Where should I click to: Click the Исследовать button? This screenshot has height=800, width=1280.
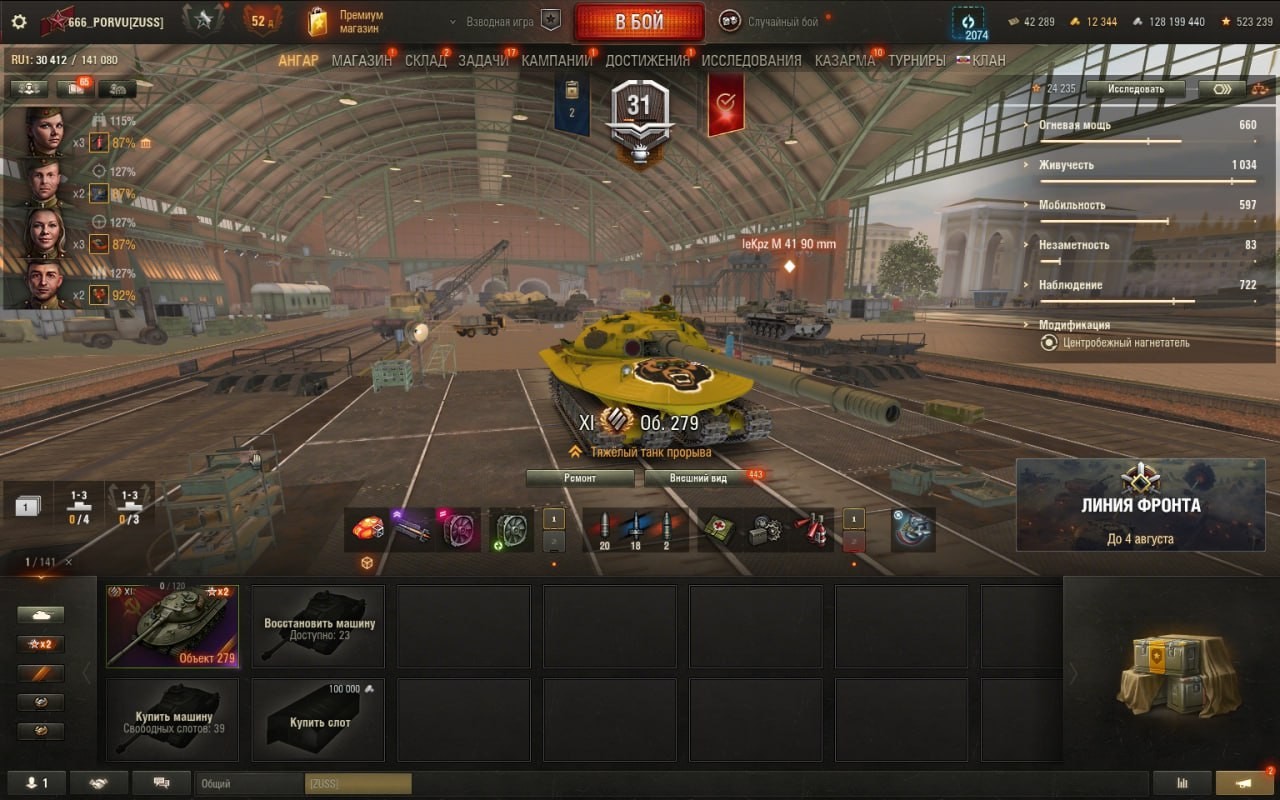pos(1135,88)
